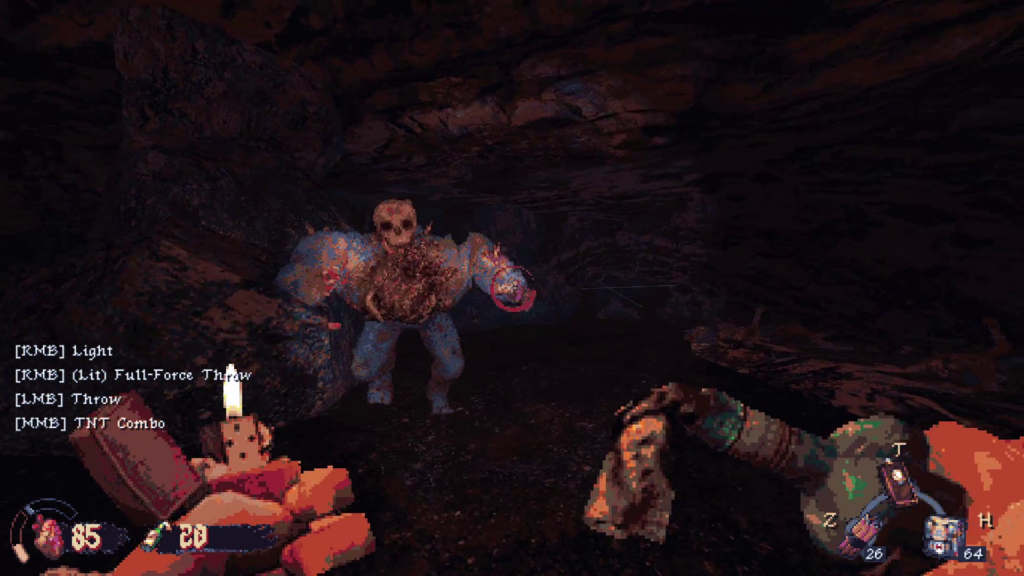Click the heart health icon
Viewport: 1024px width, 576px height.
[x=48, y=538]
